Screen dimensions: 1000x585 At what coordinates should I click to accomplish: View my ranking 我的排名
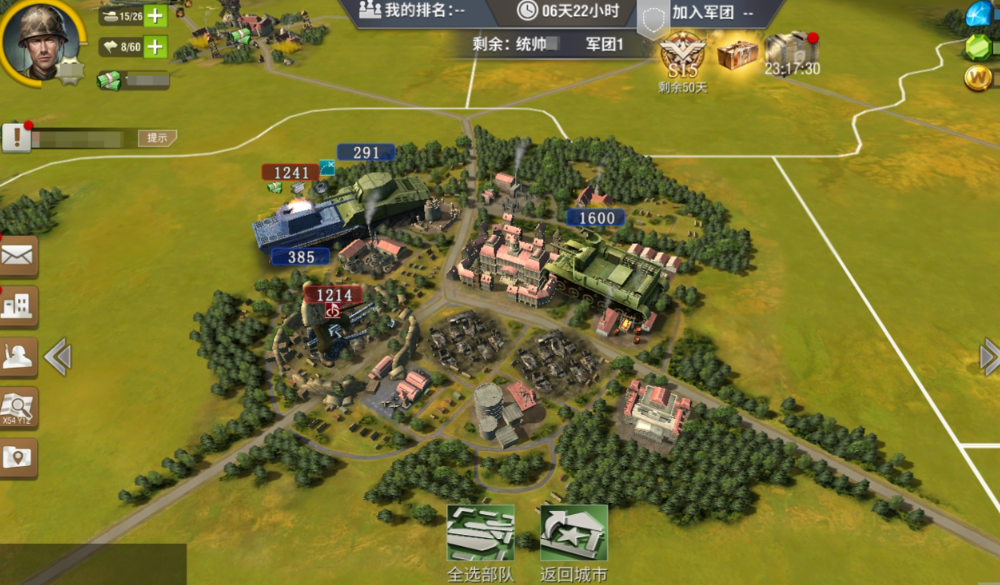[427, 12]
